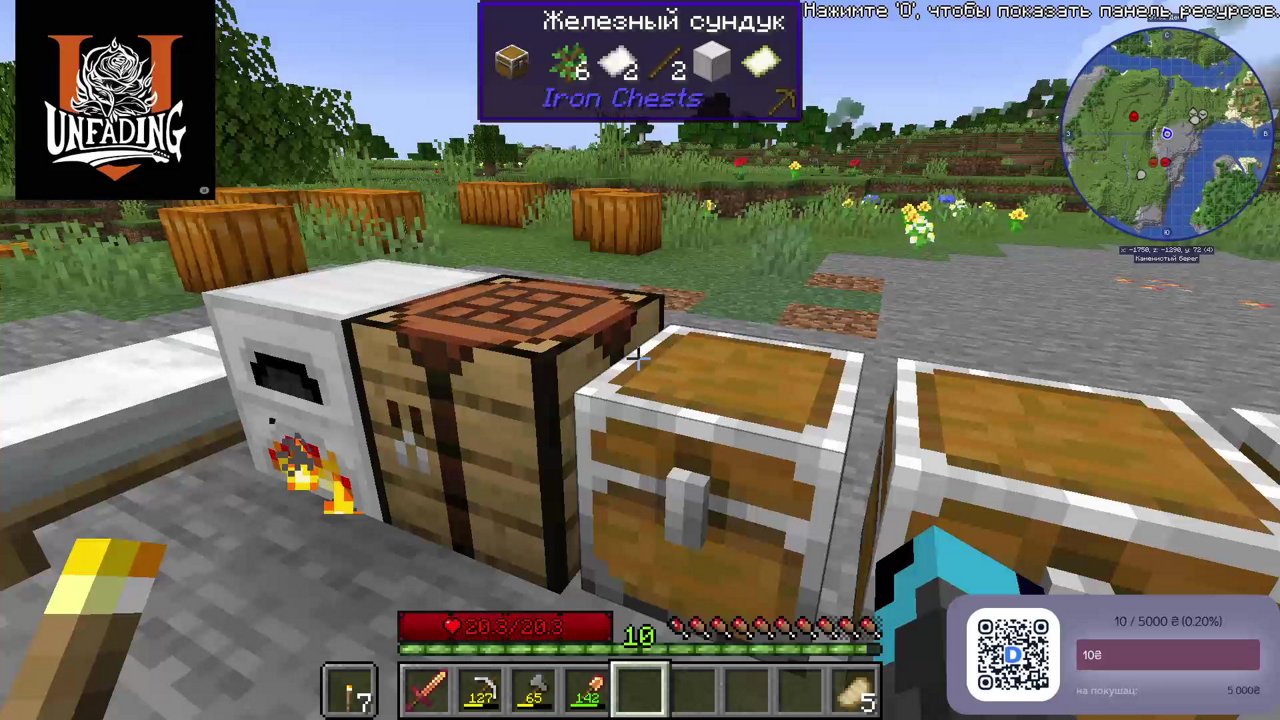Screen dimensions: 1280x720
Task: Click the Iron Chests mod name link
Action: [622, 97]
